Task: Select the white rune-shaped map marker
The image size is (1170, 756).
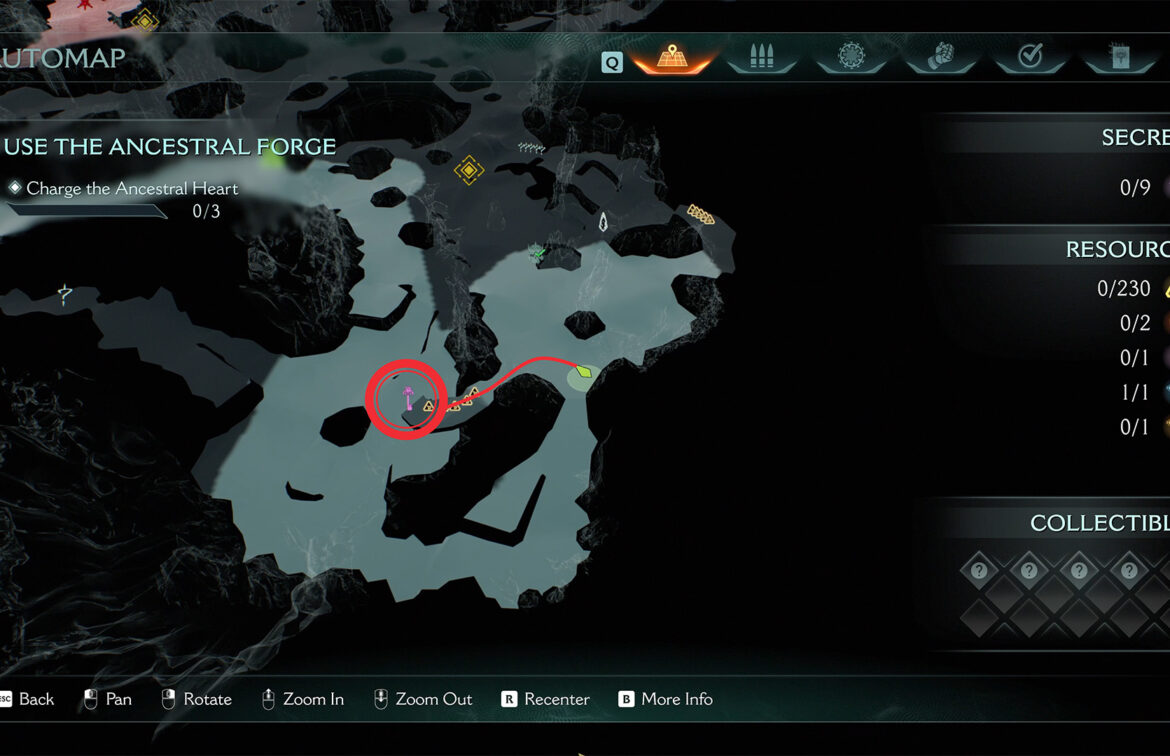Action: [603, 222]
